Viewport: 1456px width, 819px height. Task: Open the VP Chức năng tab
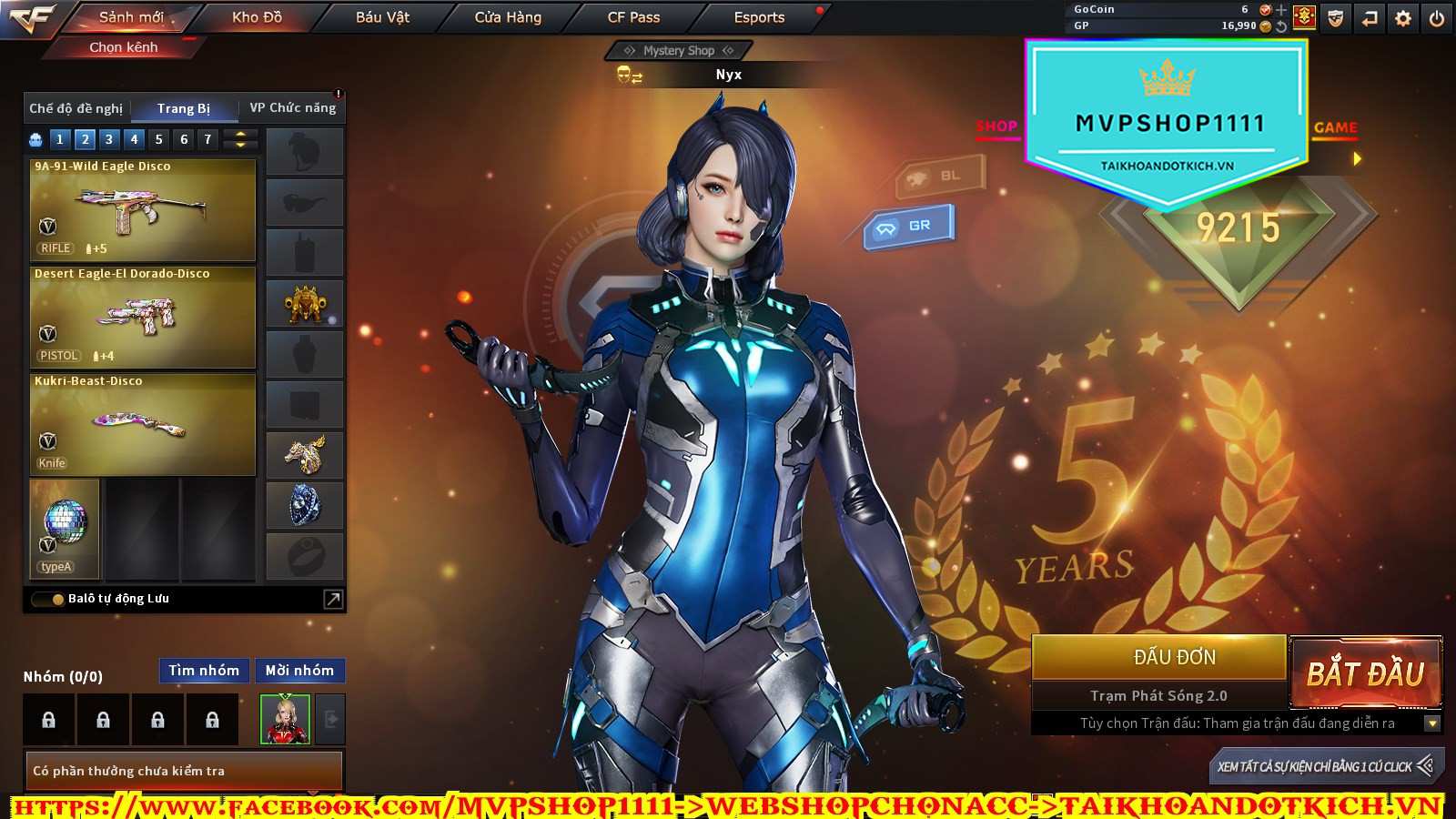tap(292, 108)
